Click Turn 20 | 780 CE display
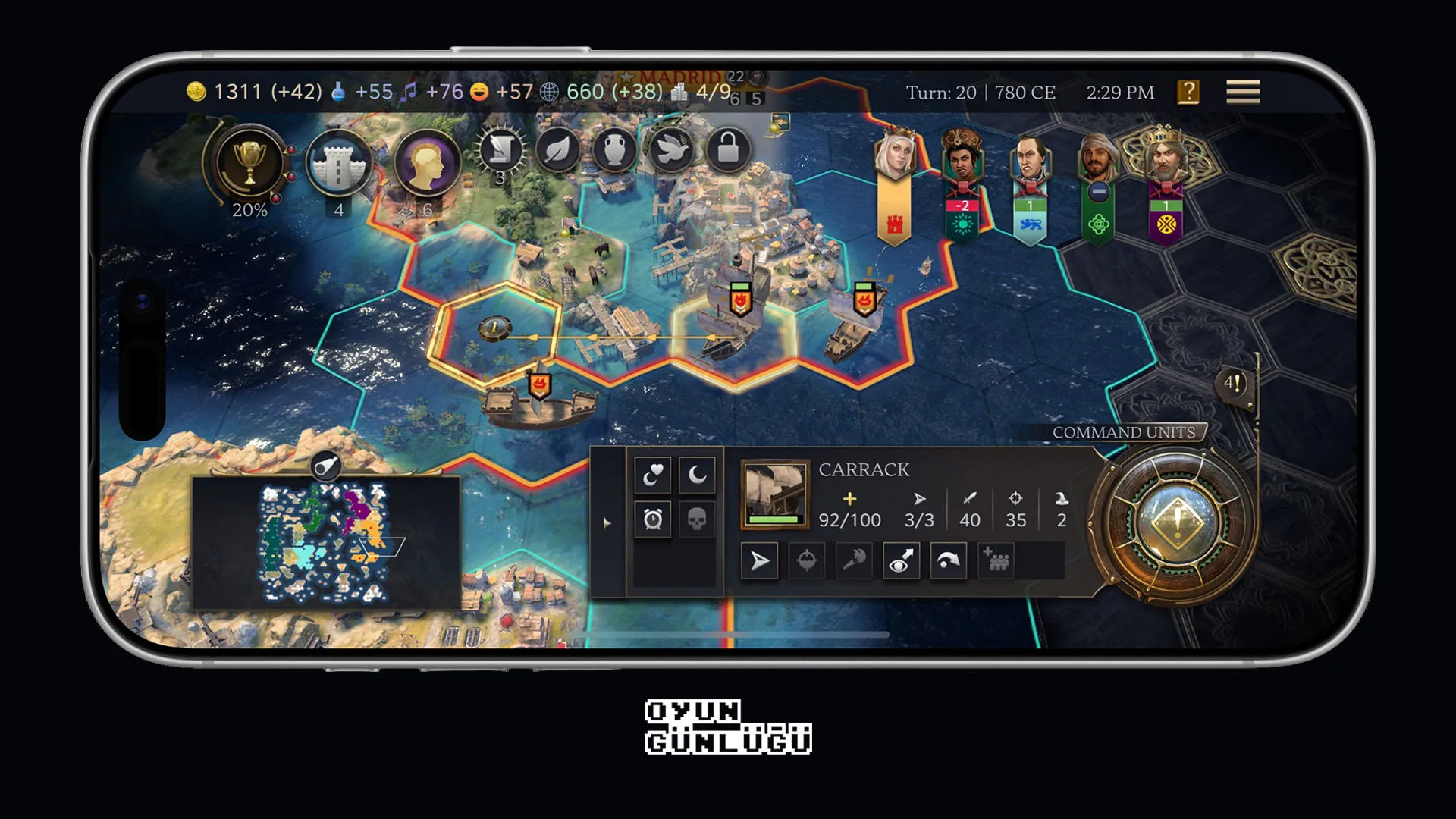The image size is (1456, 819). [x=981, y=91]
